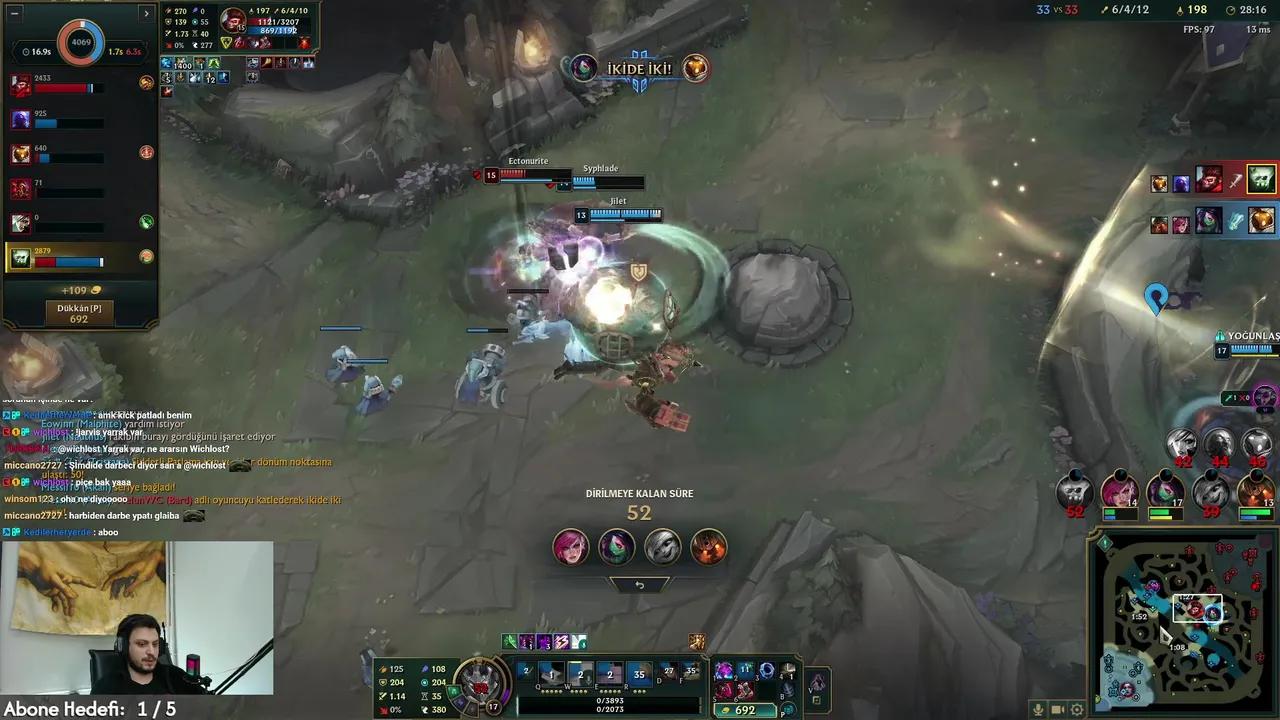Click Vi's killer portrait under the respawn countdown
The width and height of the screenshot is (1280, 720).
point(570,546)
